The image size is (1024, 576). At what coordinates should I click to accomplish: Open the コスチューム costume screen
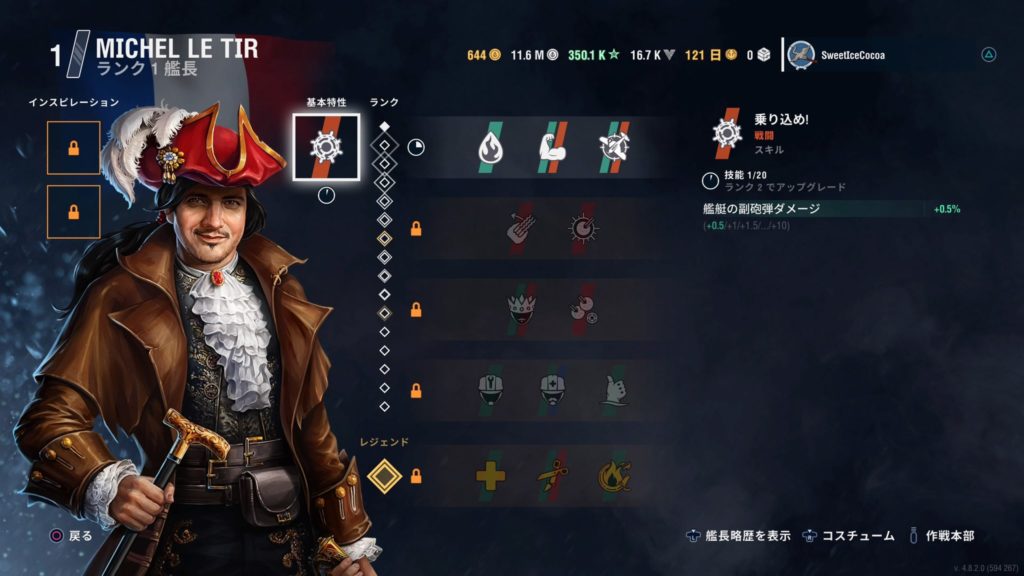click(x=848, y=536)
